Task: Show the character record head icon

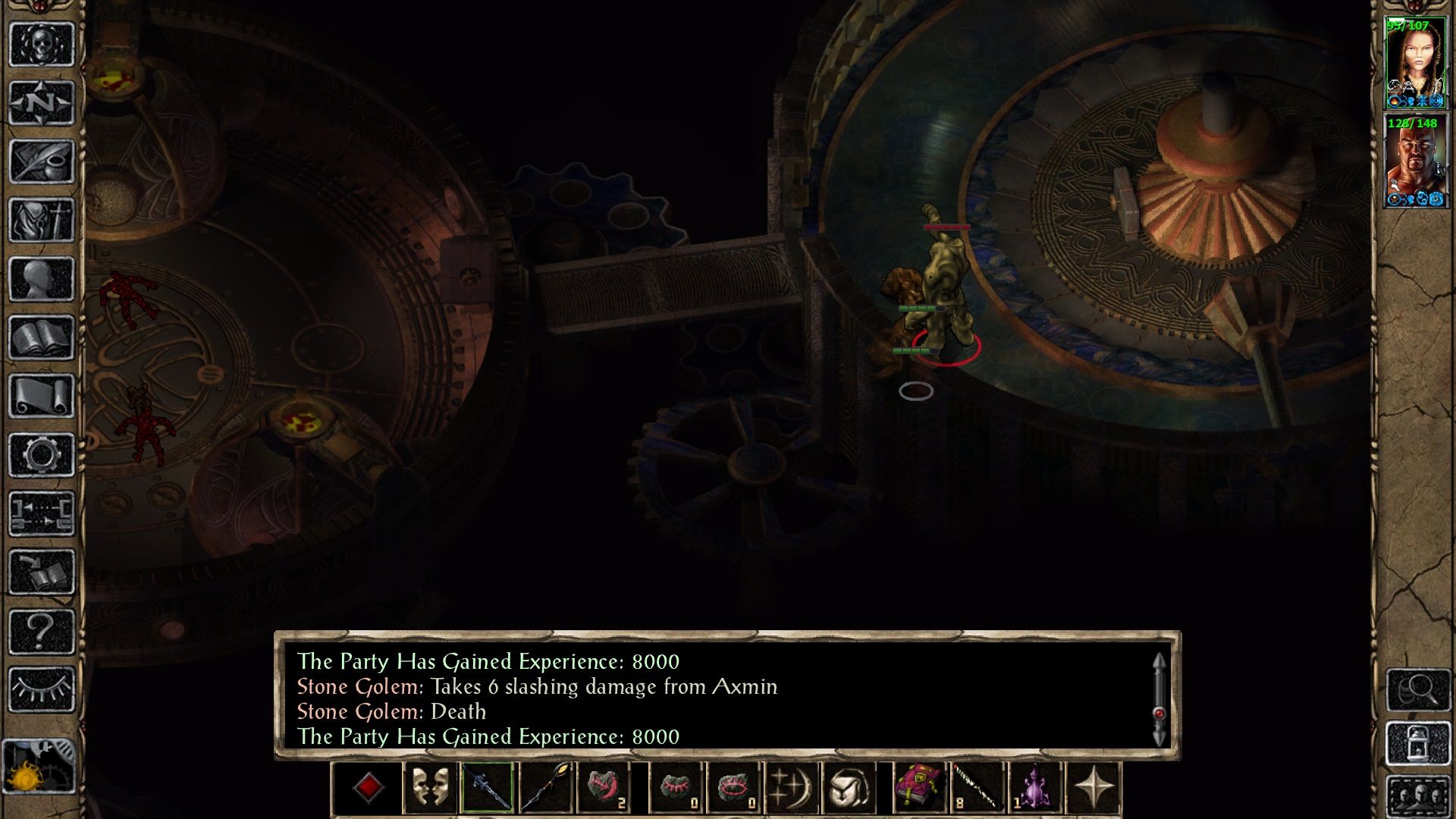Action: (x=42, y=278)
